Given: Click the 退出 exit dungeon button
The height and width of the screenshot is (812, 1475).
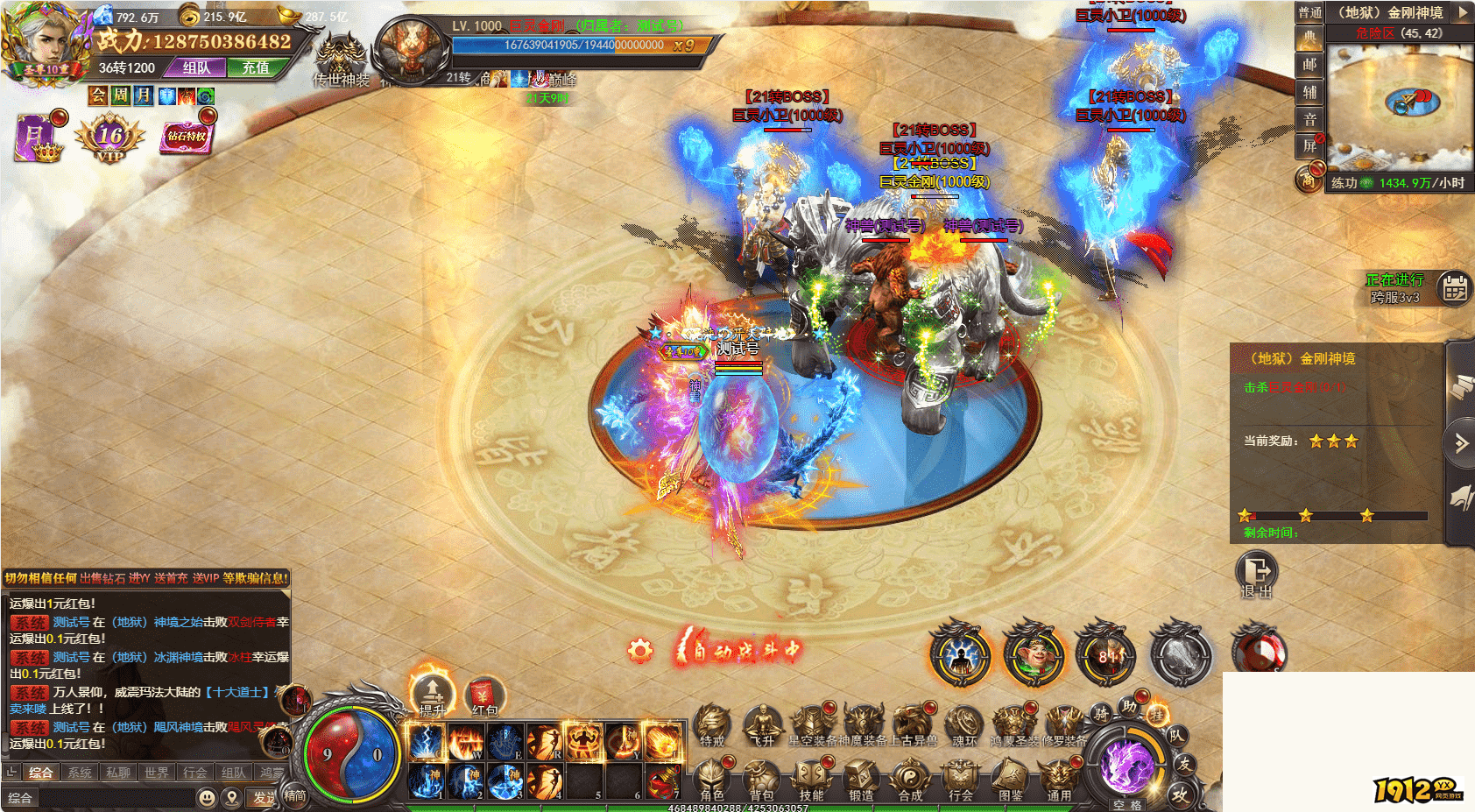Looking at the screenshot, I should 1257,575.
